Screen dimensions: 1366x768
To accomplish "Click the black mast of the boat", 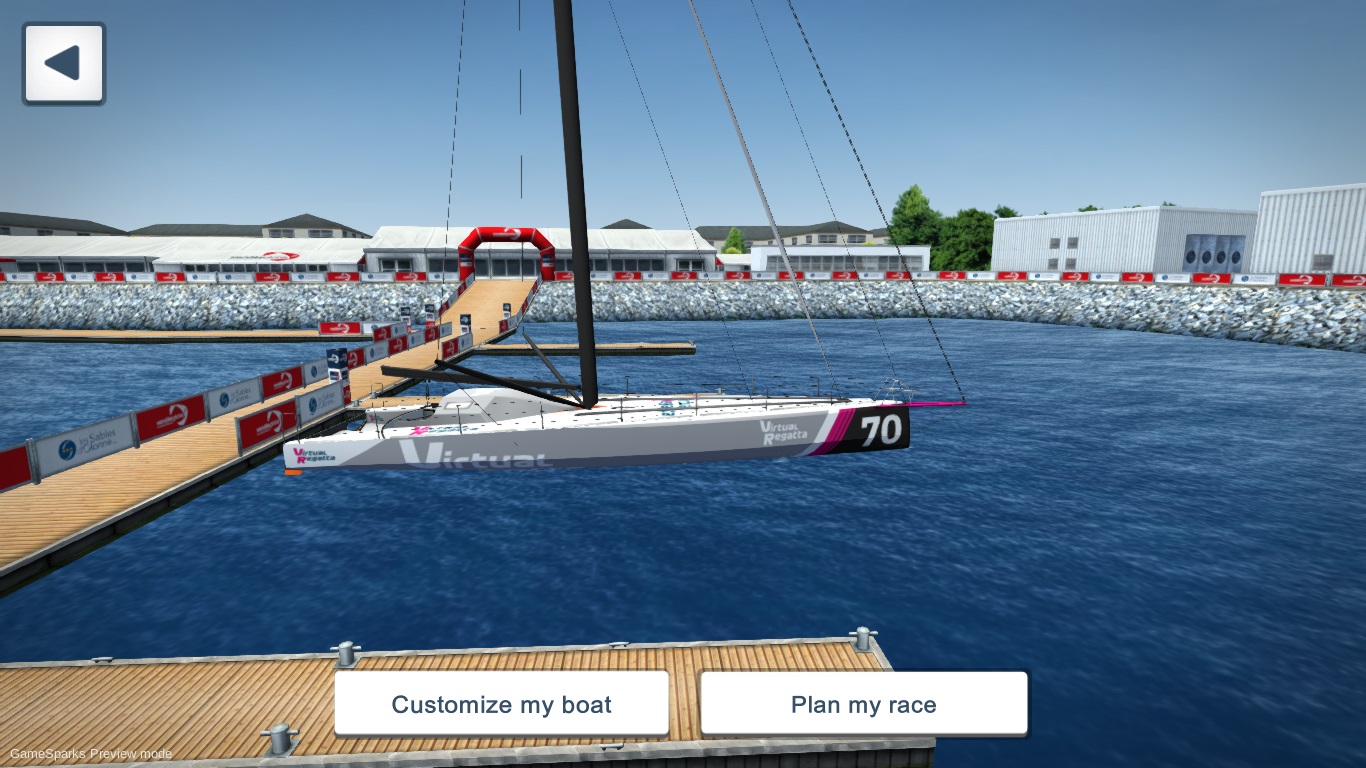I will tap(578, 250).
